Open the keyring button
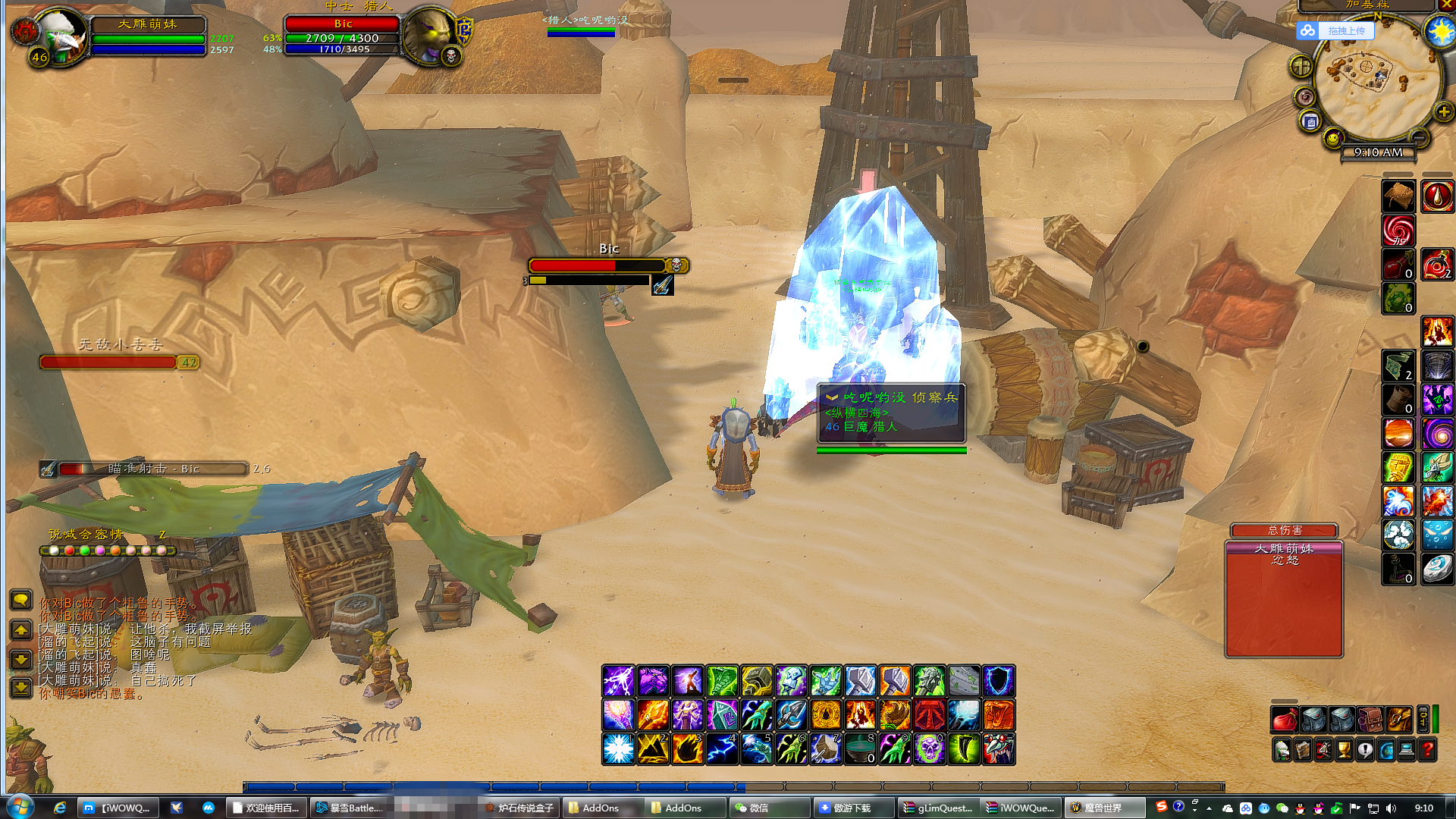 (x=1423, y=719)
